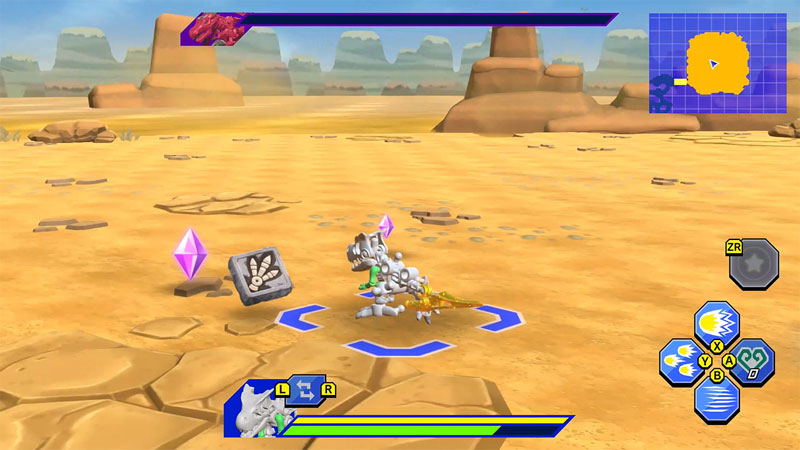Use the triple fireball skill icon
This screenshot has width=800, height=450.
click(680, 361)
